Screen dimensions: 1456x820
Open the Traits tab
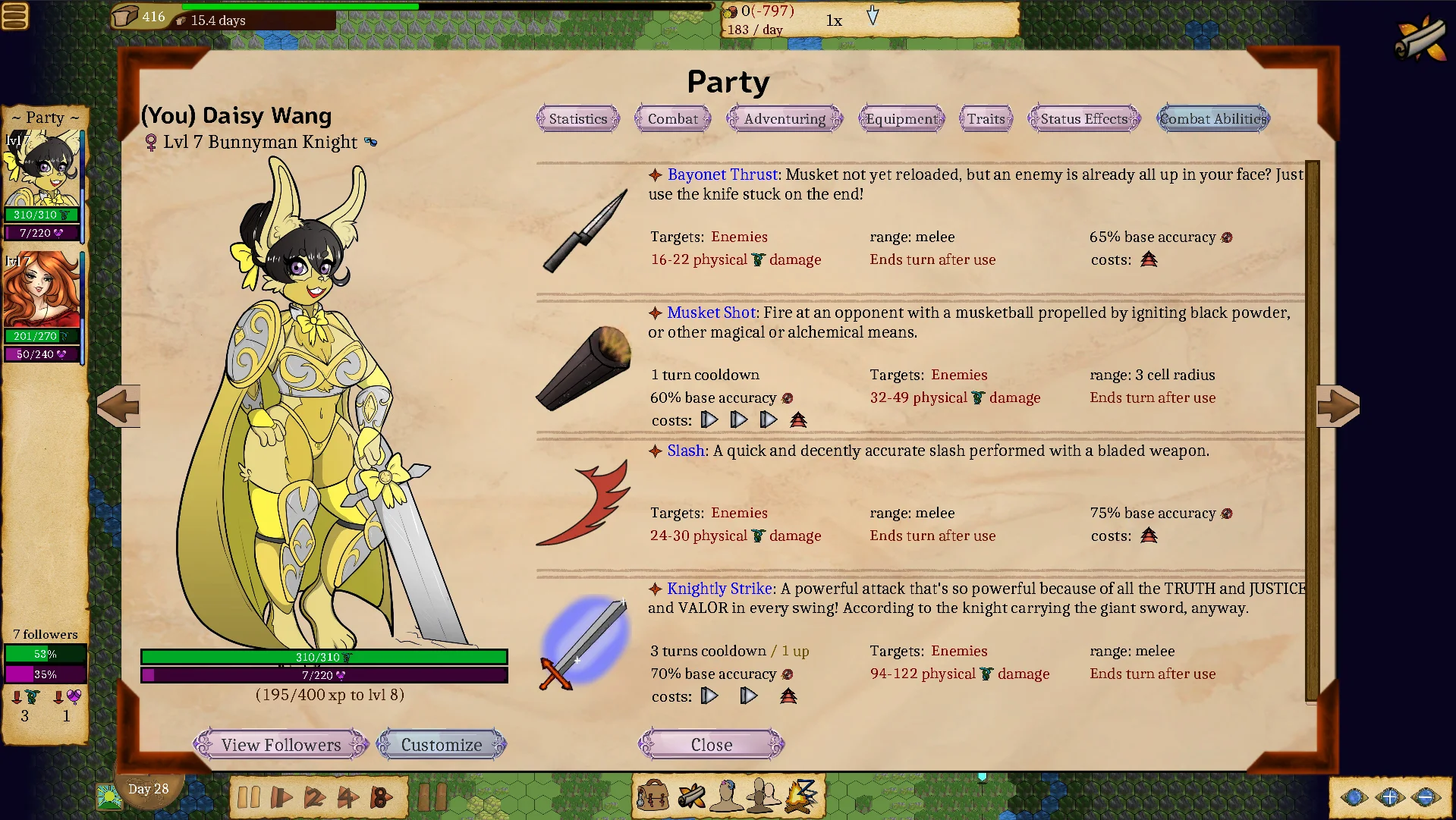(x=985, y=119)
